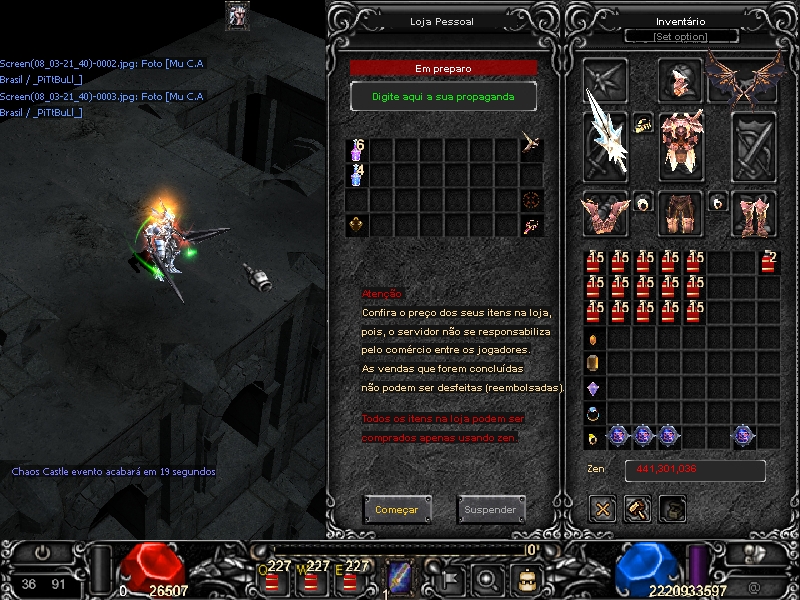Select the blue potion stack in the shop
The image size is (800, 600).
[357, 176]
